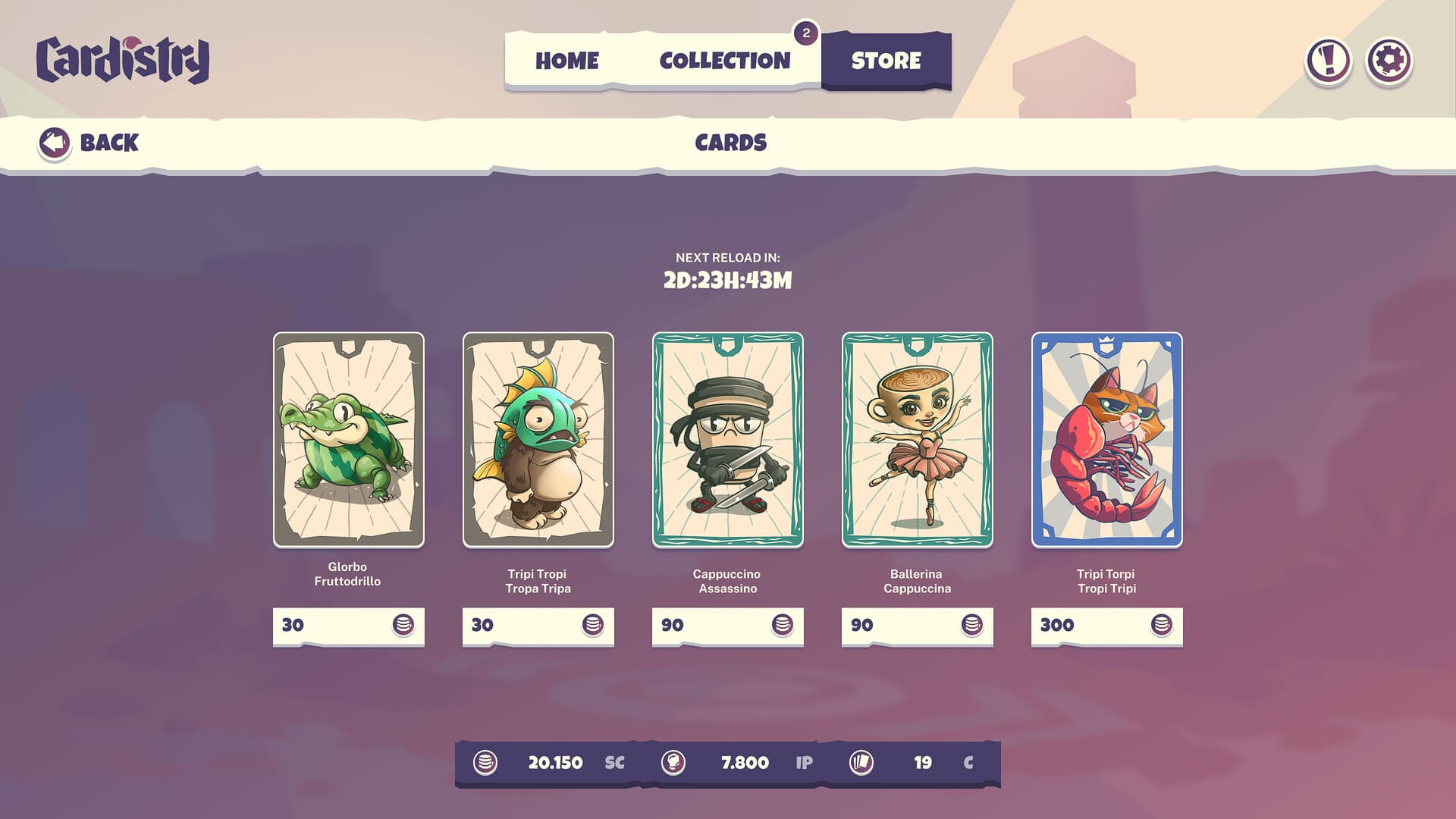Screen dimensions: 1456x819
Task: Click the back arrow icon
Action: pos(54,142)
